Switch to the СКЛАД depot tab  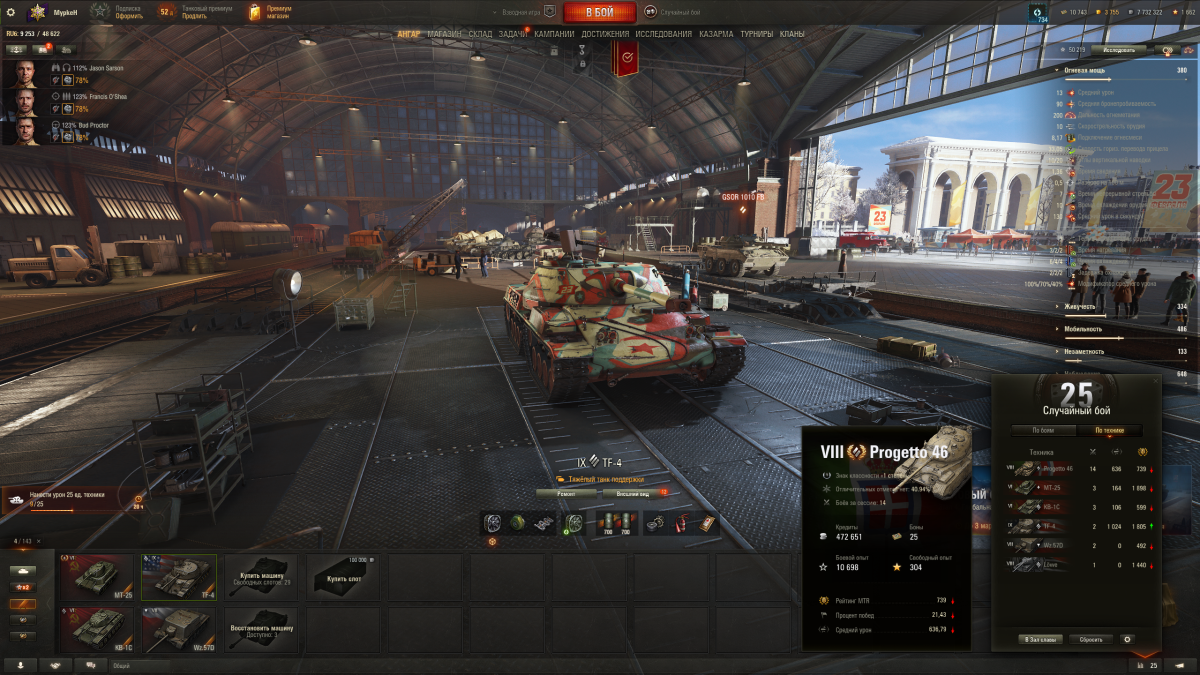[x=480, y=34]
